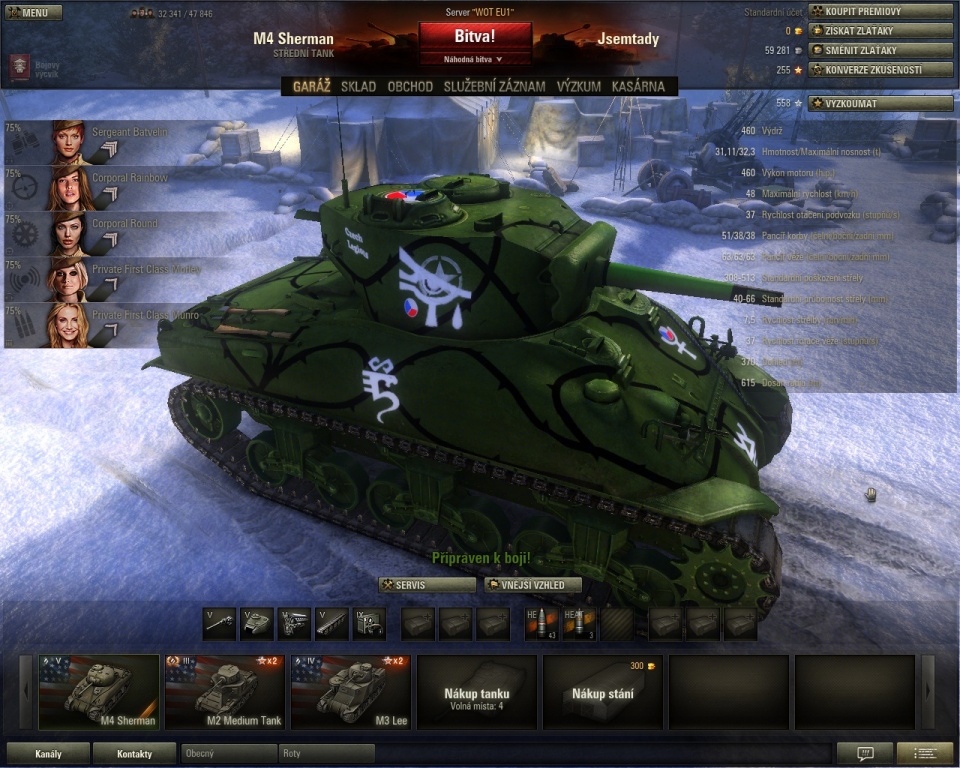Image resolution: width=960 pixels, height=768 pixels.
Task: Start the battle with Bitva!
Action: point(476,36)
